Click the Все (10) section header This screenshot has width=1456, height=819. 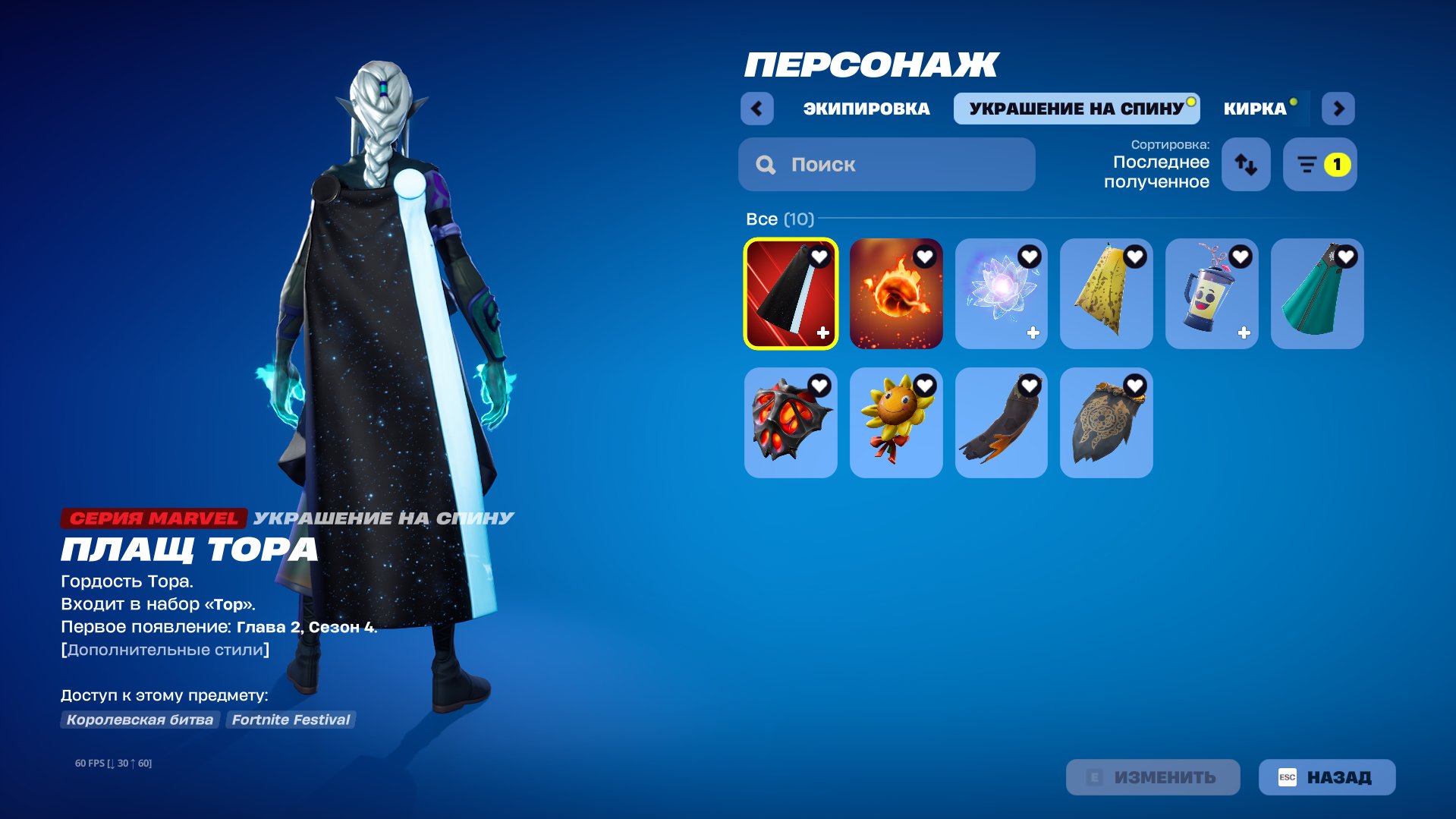point(778,219)
